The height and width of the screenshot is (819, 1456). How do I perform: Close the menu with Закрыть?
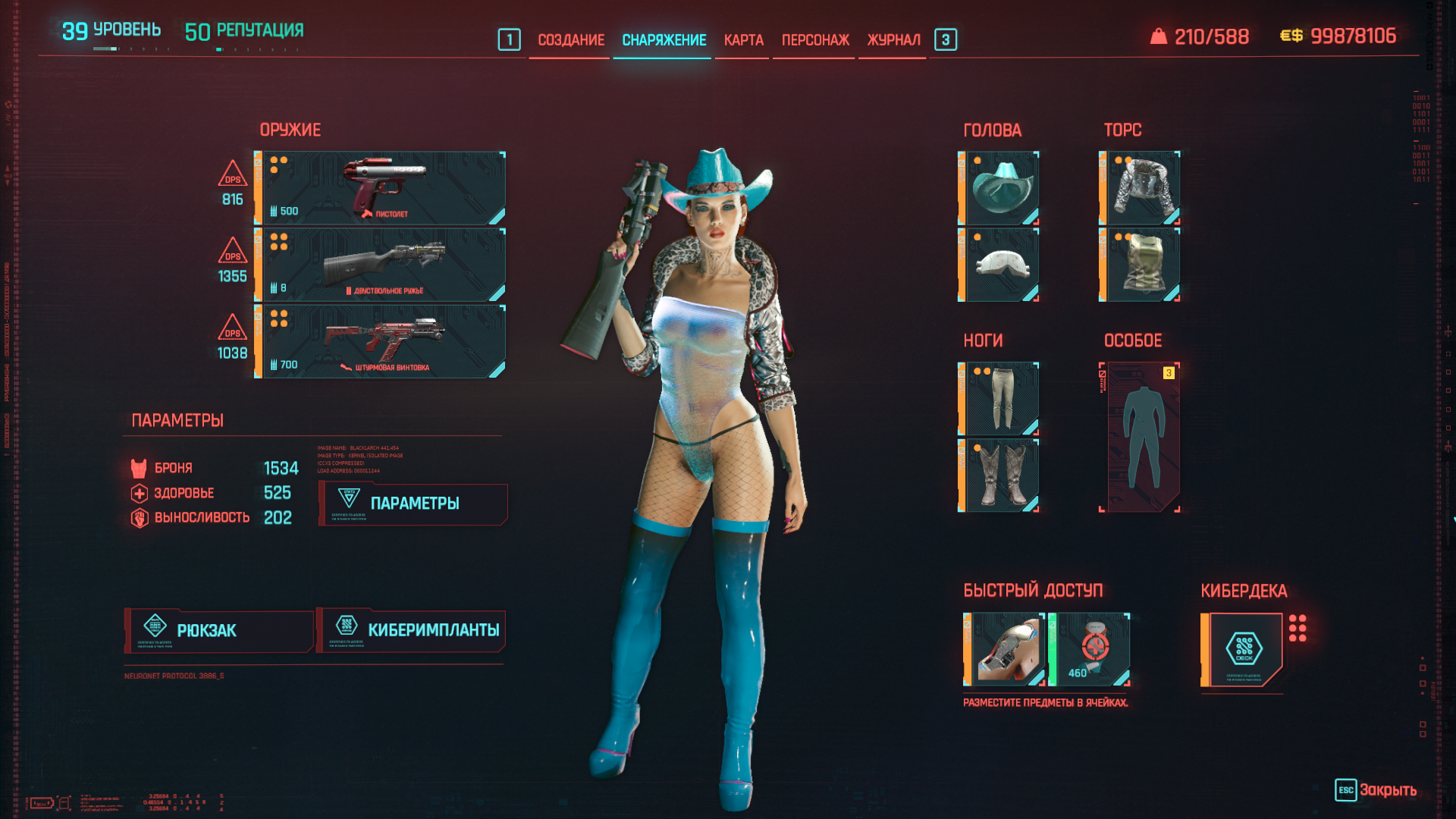pos(1376,790)
